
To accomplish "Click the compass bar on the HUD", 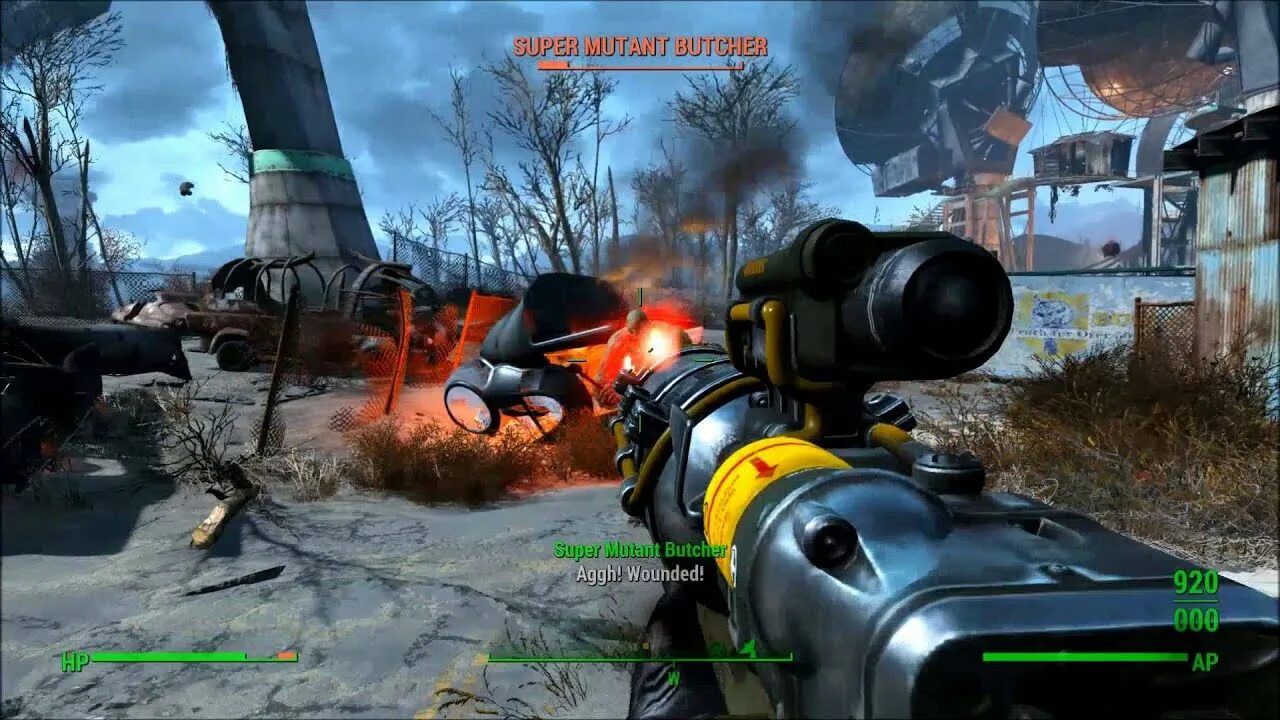I will pyautogui.click(x=640, y=658).
